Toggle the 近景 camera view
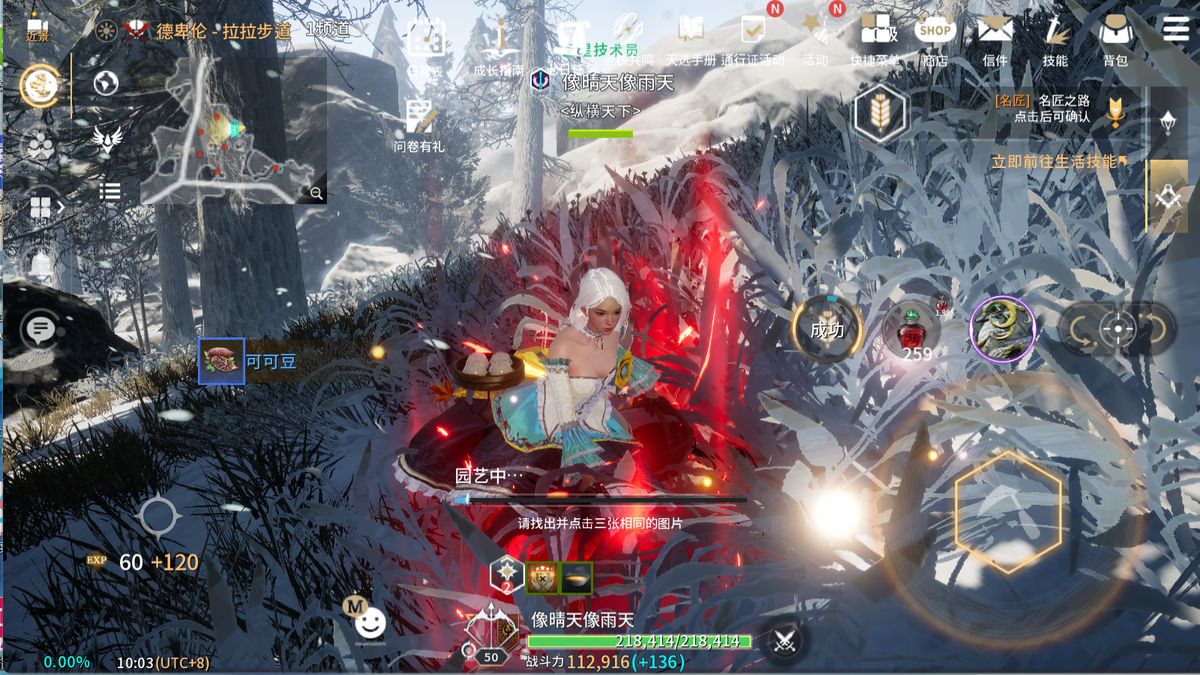Image resolution: width=1200 pixels, height=675 pixels. tap(37, 30)
